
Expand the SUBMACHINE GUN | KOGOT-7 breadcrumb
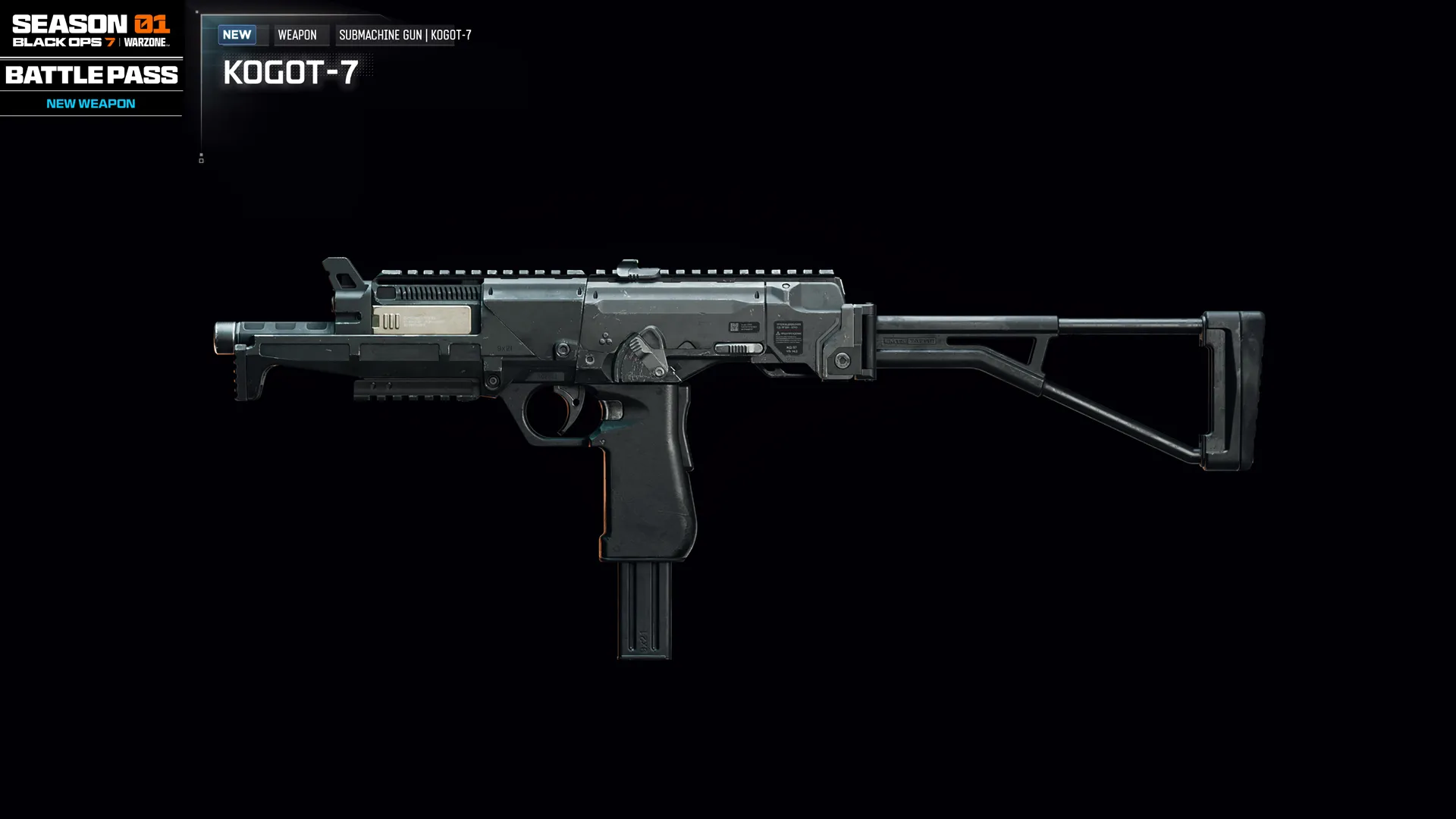405,35
